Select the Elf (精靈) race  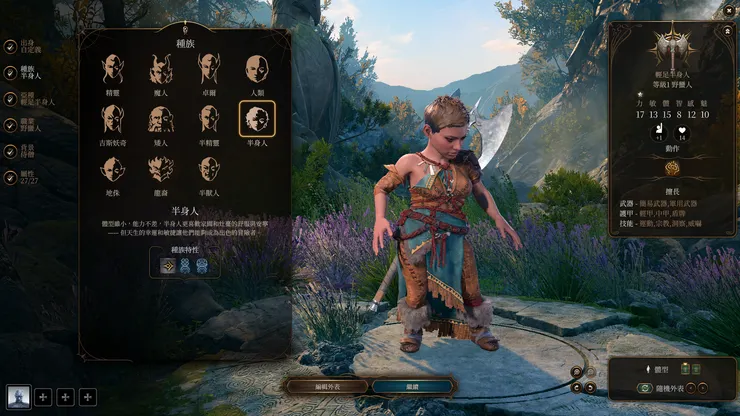112,69
